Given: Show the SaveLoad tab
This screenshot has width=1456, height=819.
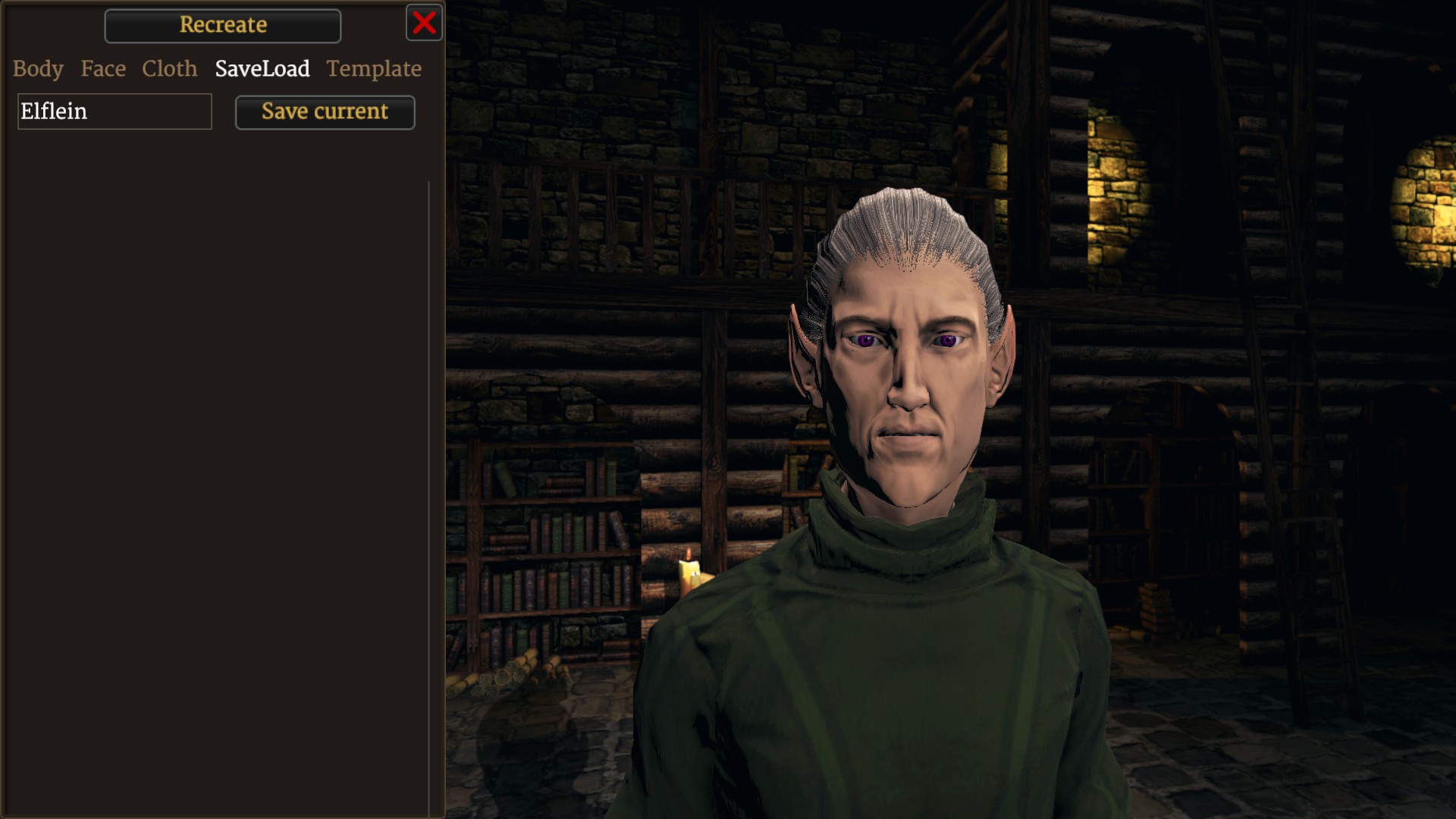Looking at the screenshot, I should pos(262,69).
